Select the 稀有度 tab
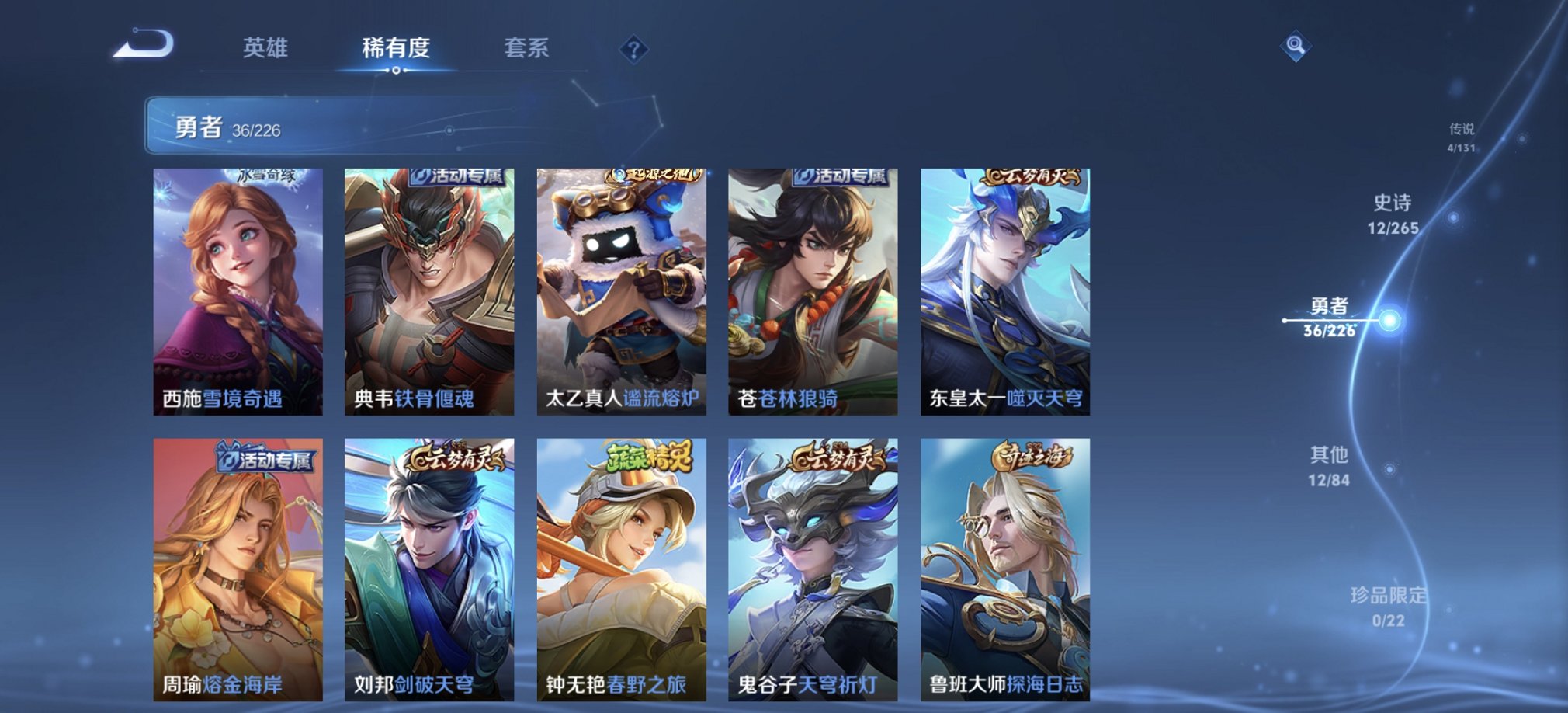 (395, 49)
